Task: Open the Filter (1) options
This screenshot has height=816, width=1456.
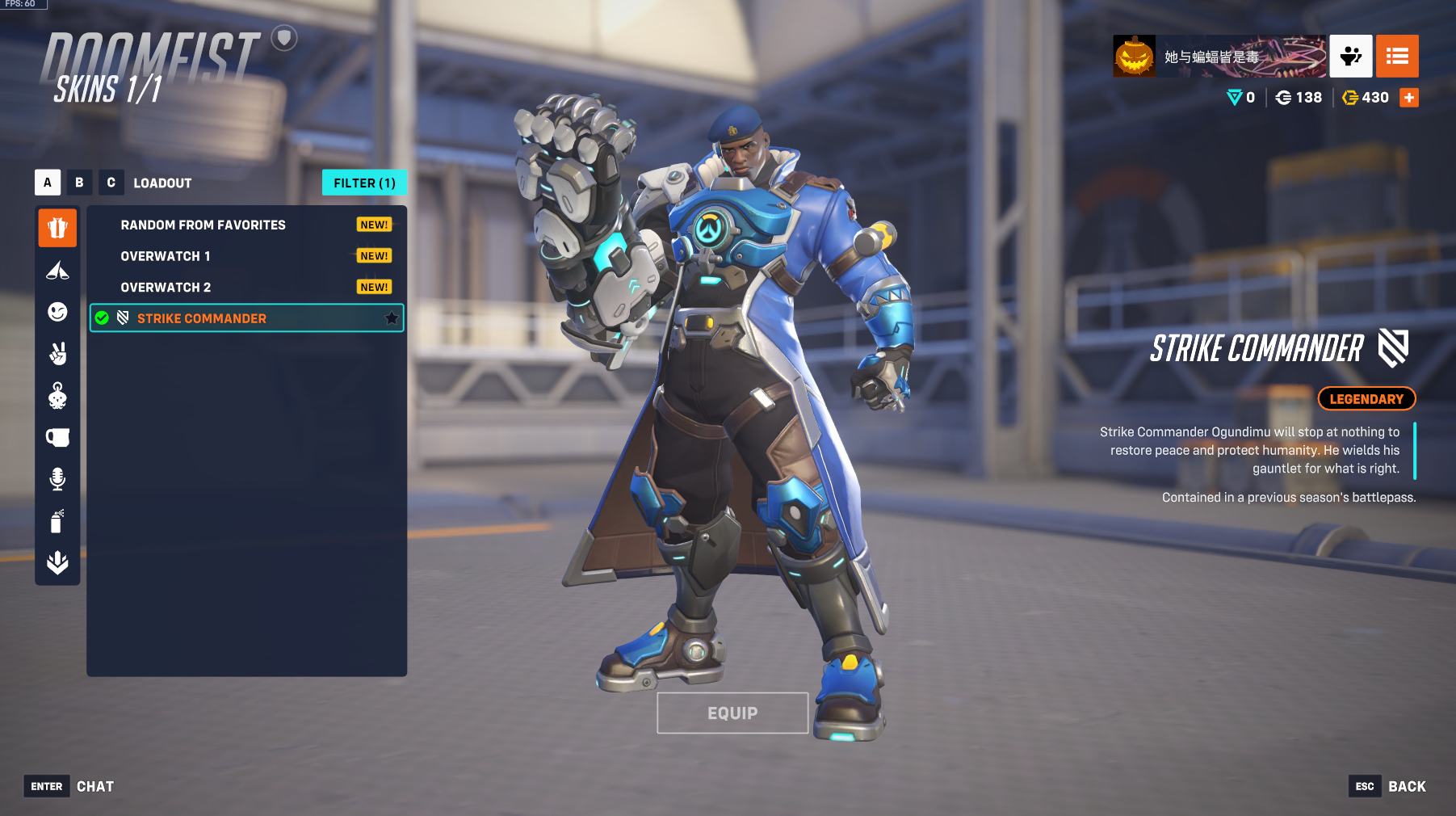Action: pos(364,183)
